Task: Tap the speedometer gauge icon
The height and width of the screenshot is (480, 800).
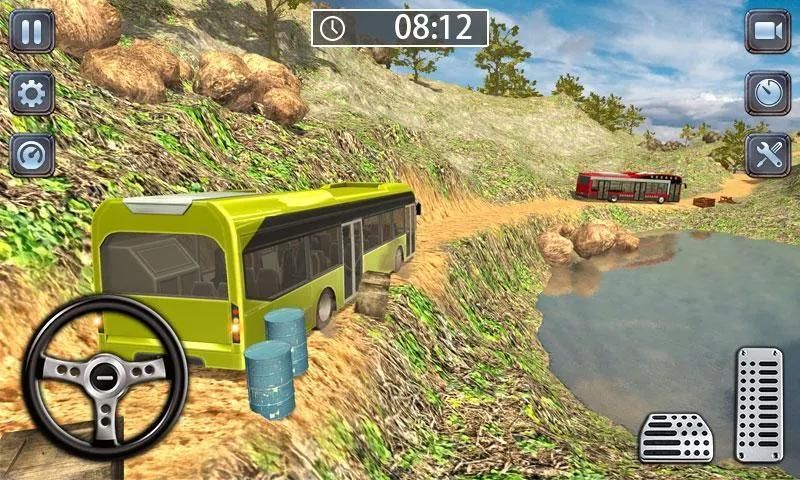Action: click(32, 155)
